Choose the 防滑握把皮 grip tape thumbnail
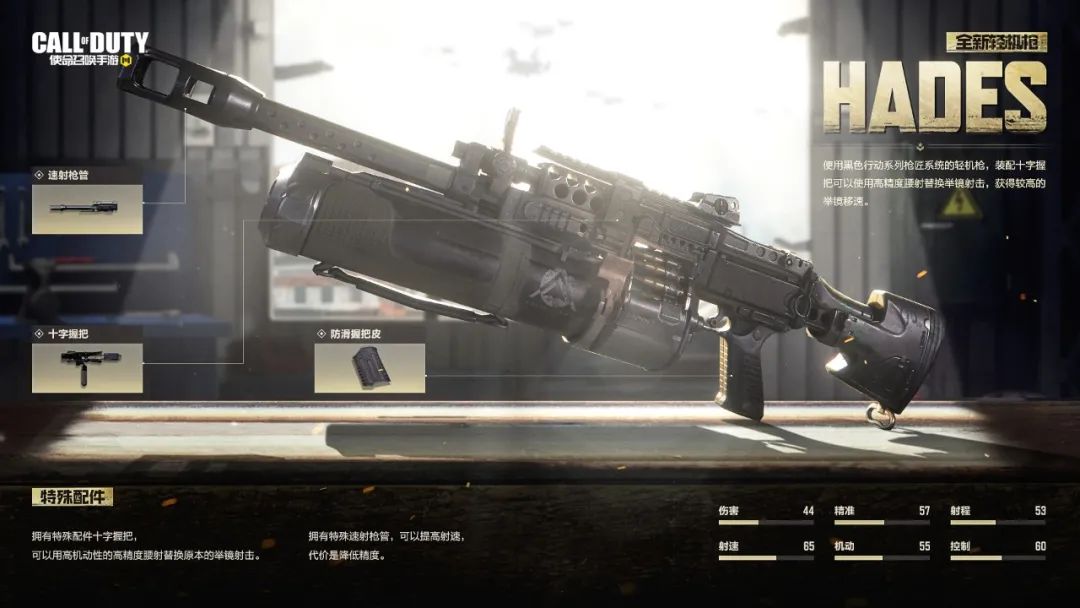Screen dimensions: 1080x608 (369, 368)
